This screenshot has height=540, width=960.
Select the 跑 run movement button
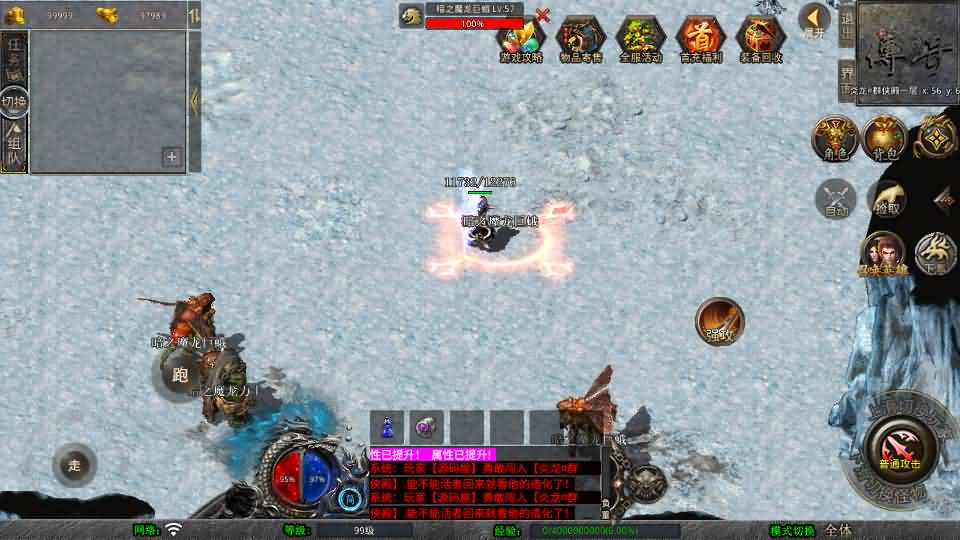pyautogui.click(x=179, y=375)
